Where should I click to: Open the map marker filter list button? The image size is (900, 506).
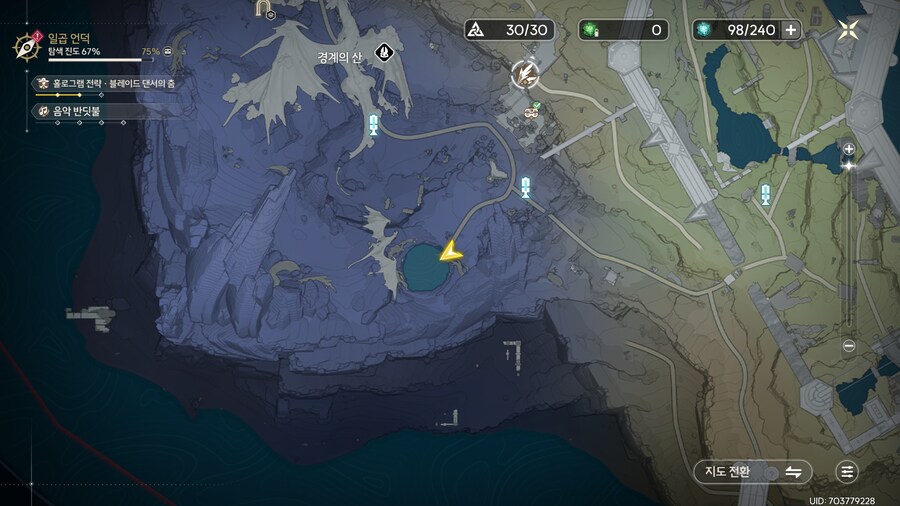[x=848, y=472]
